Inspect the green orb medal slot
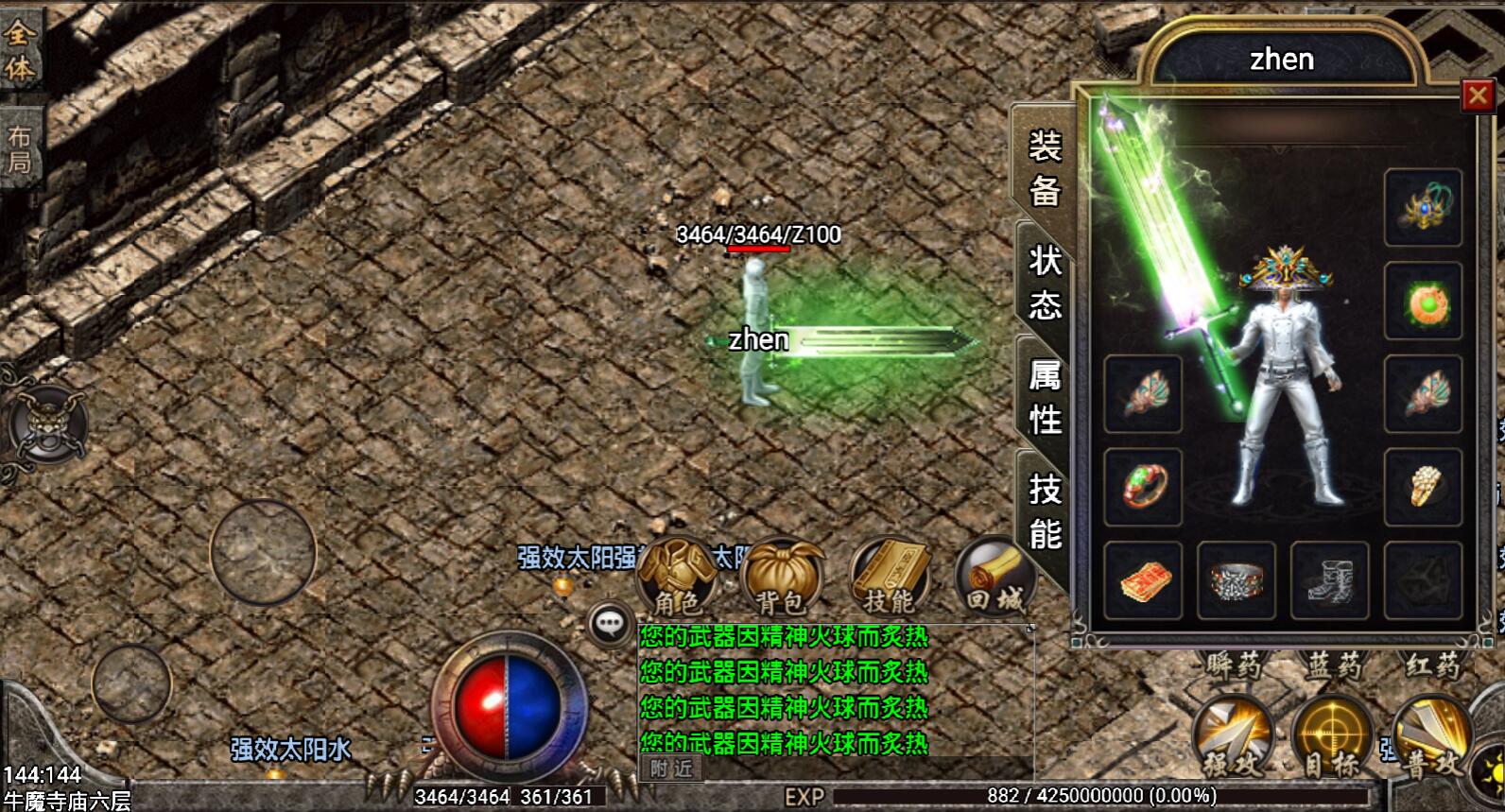The width and height of the screenshot is (1505, 812). [1423, 302]
